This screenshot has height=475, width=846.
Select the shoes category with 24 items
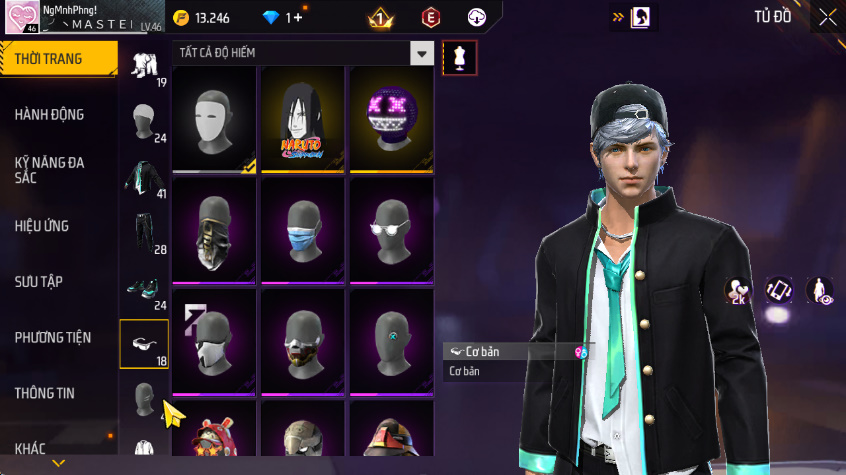coord(143,290)
